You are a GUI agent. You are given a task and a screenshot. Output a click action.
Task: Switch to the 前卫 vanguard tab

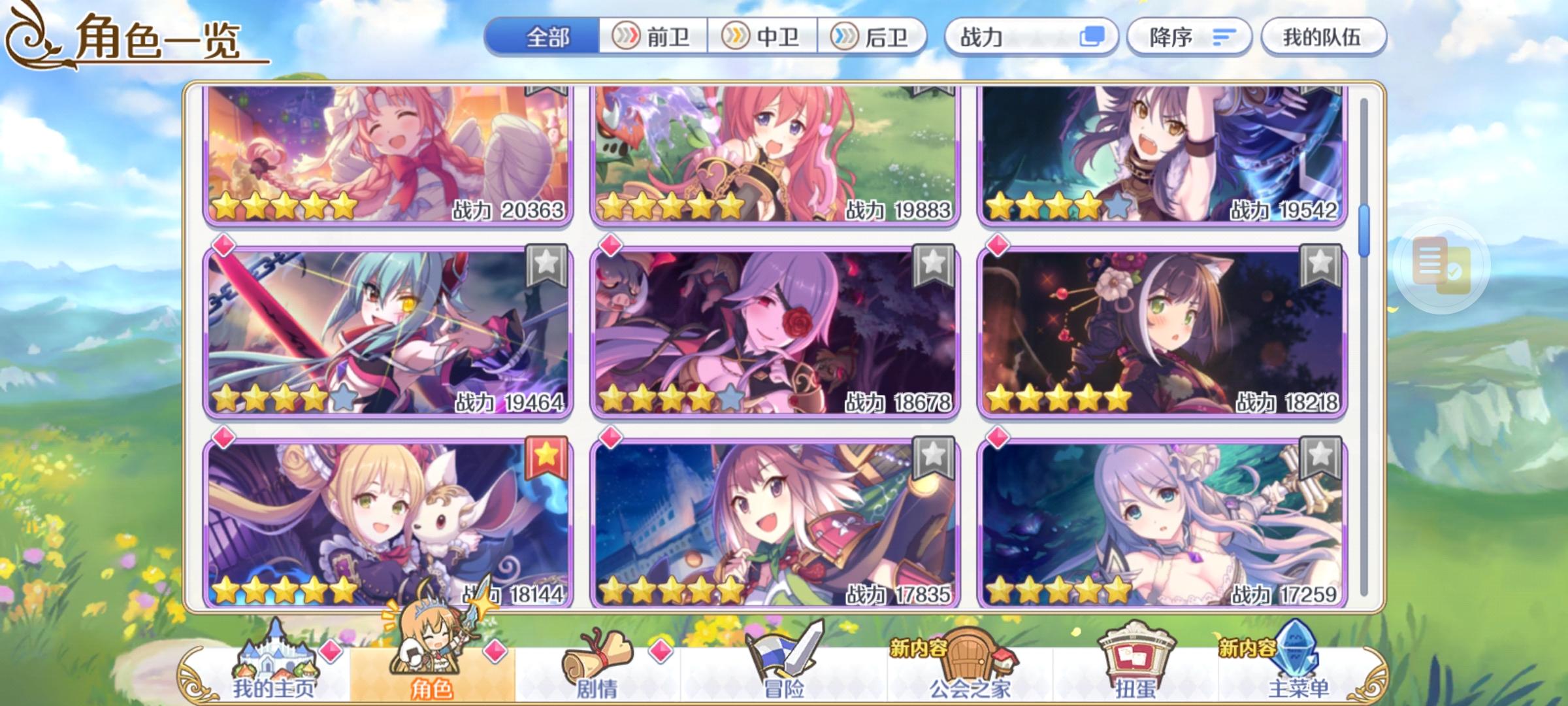(x=653, y=37)
